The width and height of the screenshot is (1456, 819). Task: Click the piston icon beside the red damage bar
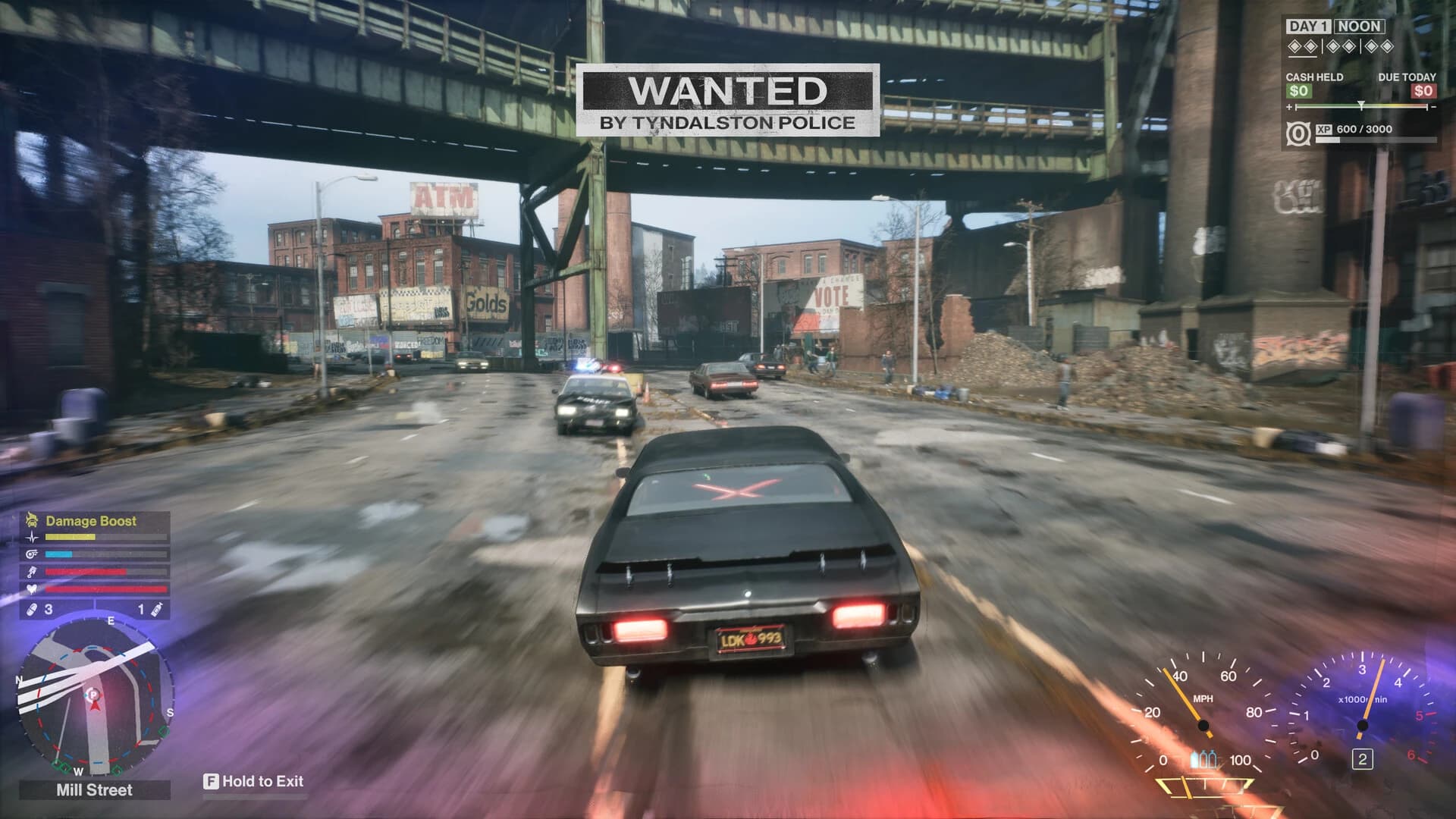31,572
